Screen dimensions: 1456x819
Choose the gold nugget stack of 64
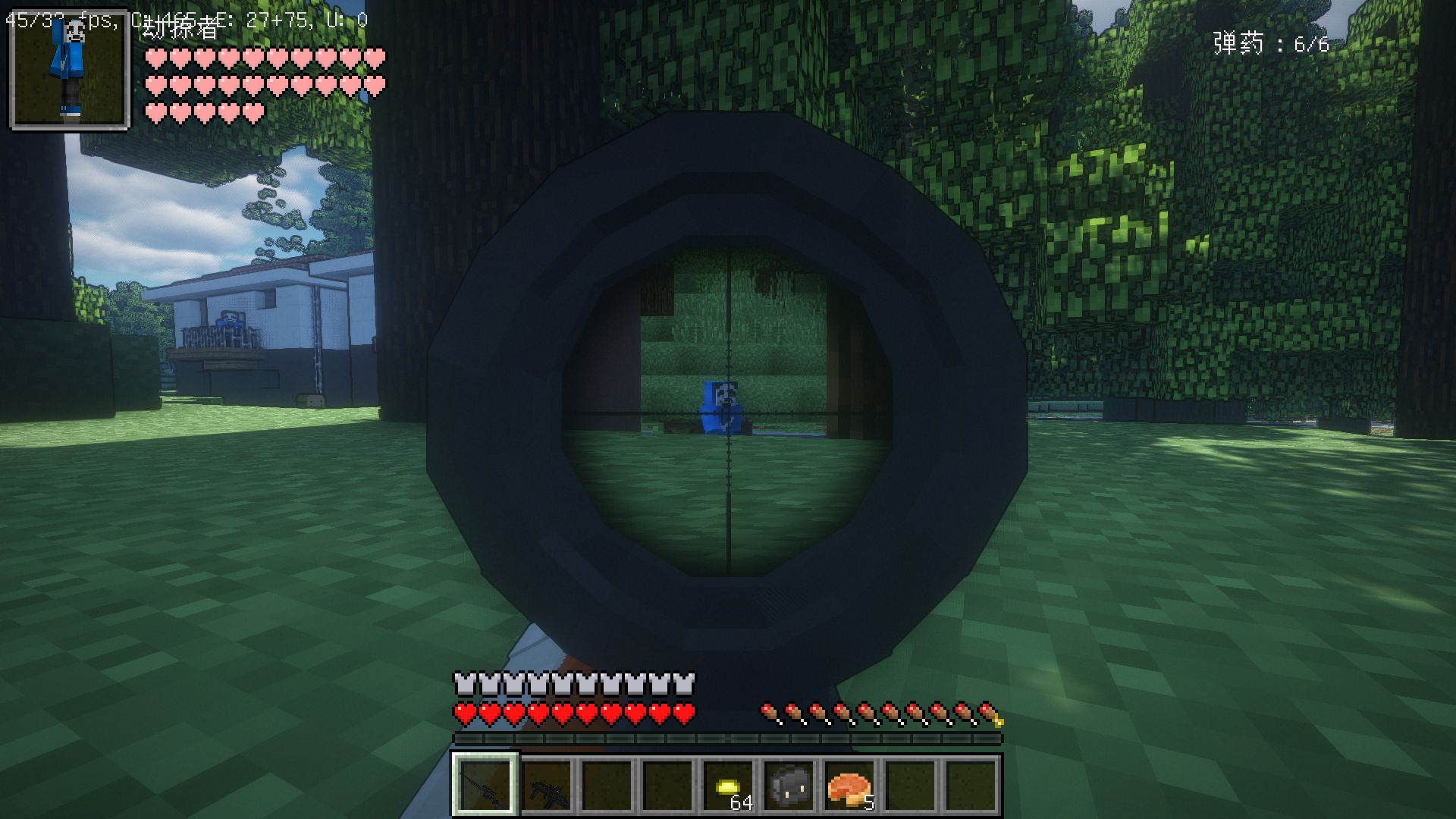729,786
